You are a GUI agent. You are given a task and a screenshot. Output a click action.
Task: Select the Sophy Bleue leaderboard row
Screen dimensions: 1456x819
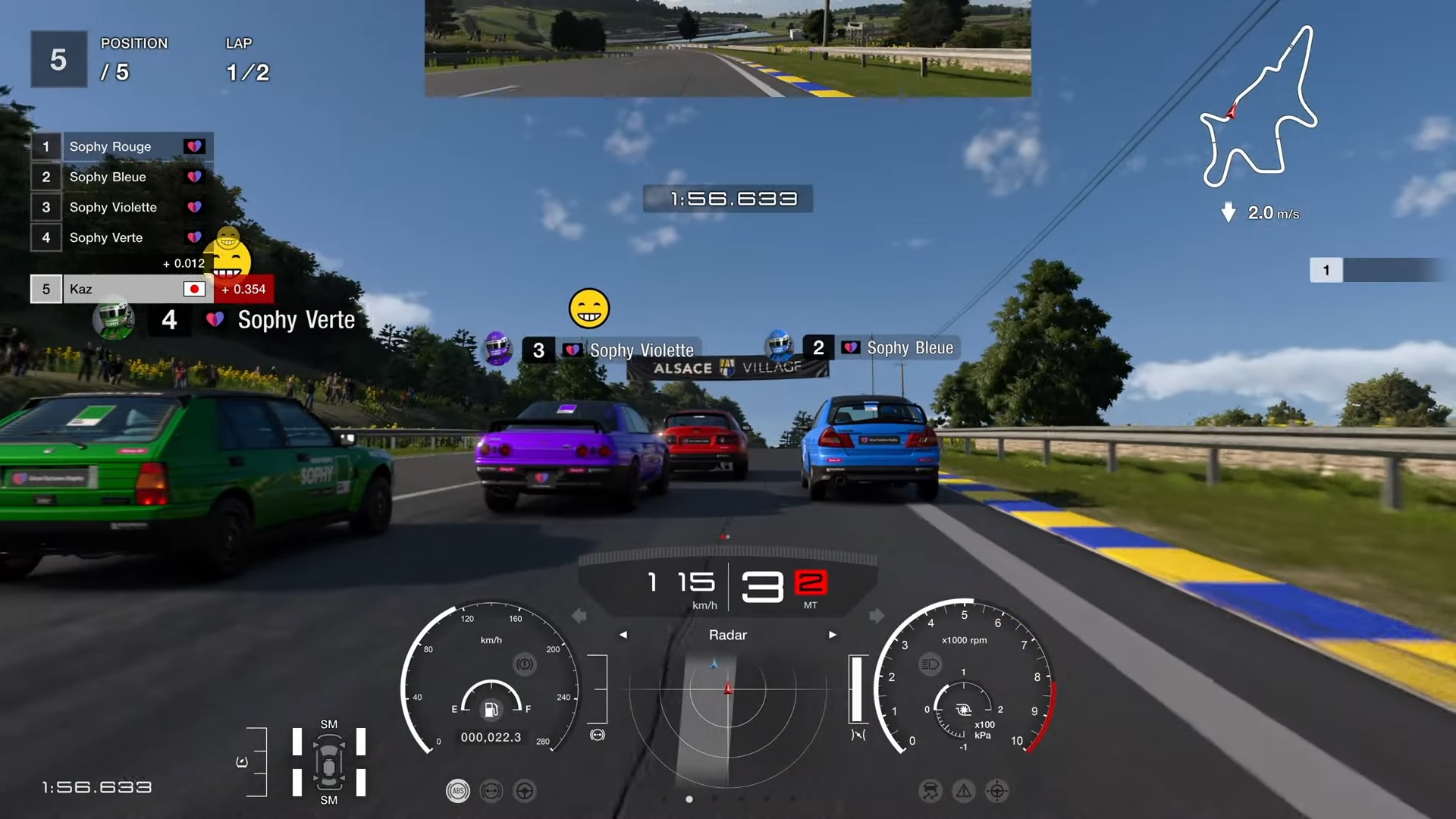(x=121, y=177)
